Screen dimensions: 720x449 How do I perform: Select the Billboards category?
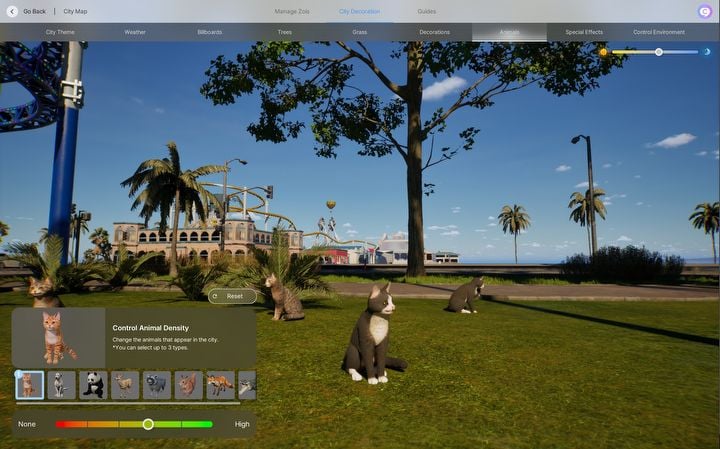click(x=210, y=32)
